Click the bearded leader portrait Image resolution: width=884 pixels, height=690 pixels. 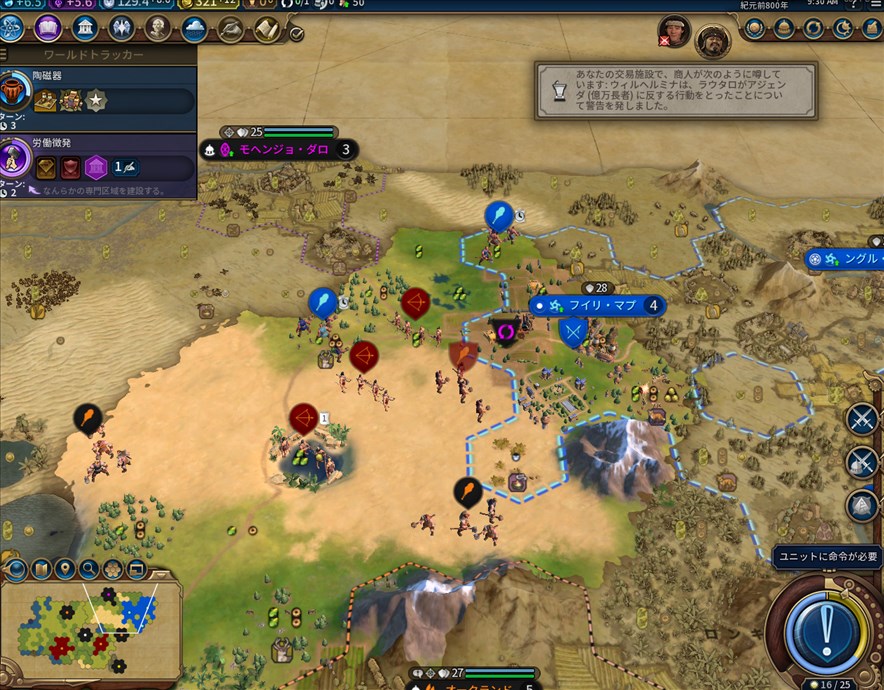tap(712, 40)
